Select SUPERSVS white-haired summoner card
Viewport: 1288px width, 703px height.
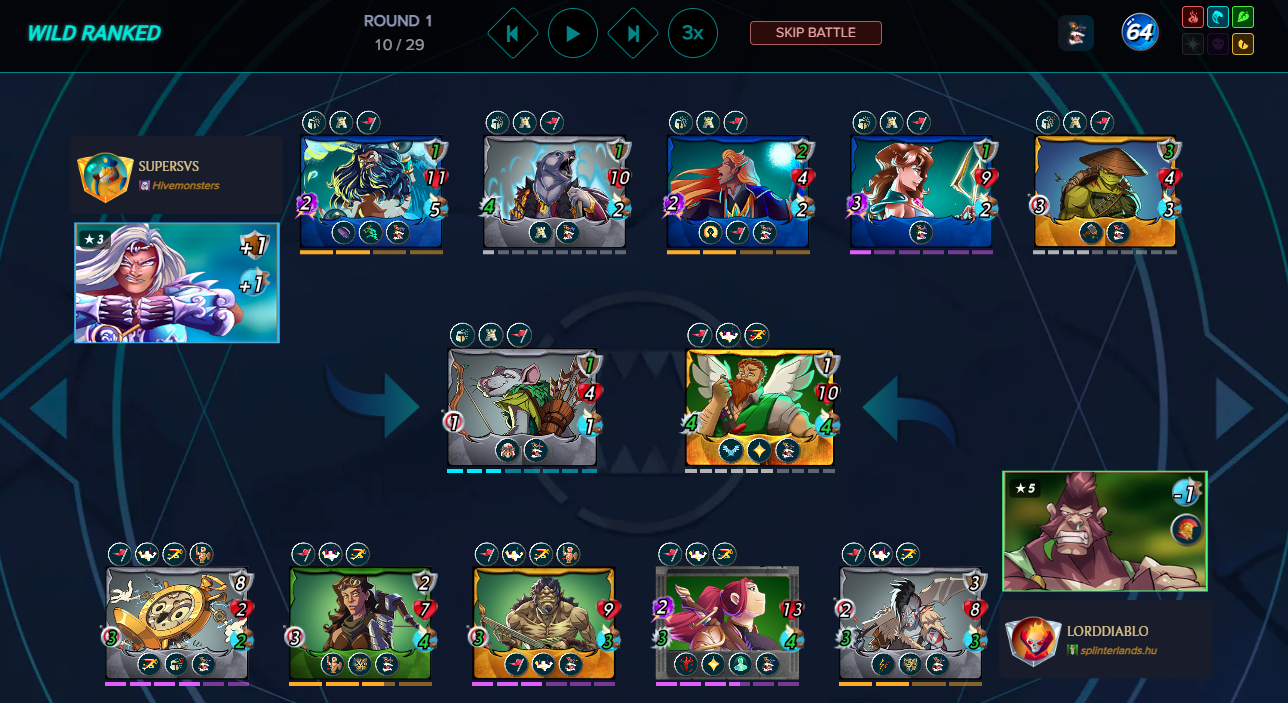coord(177,283)
